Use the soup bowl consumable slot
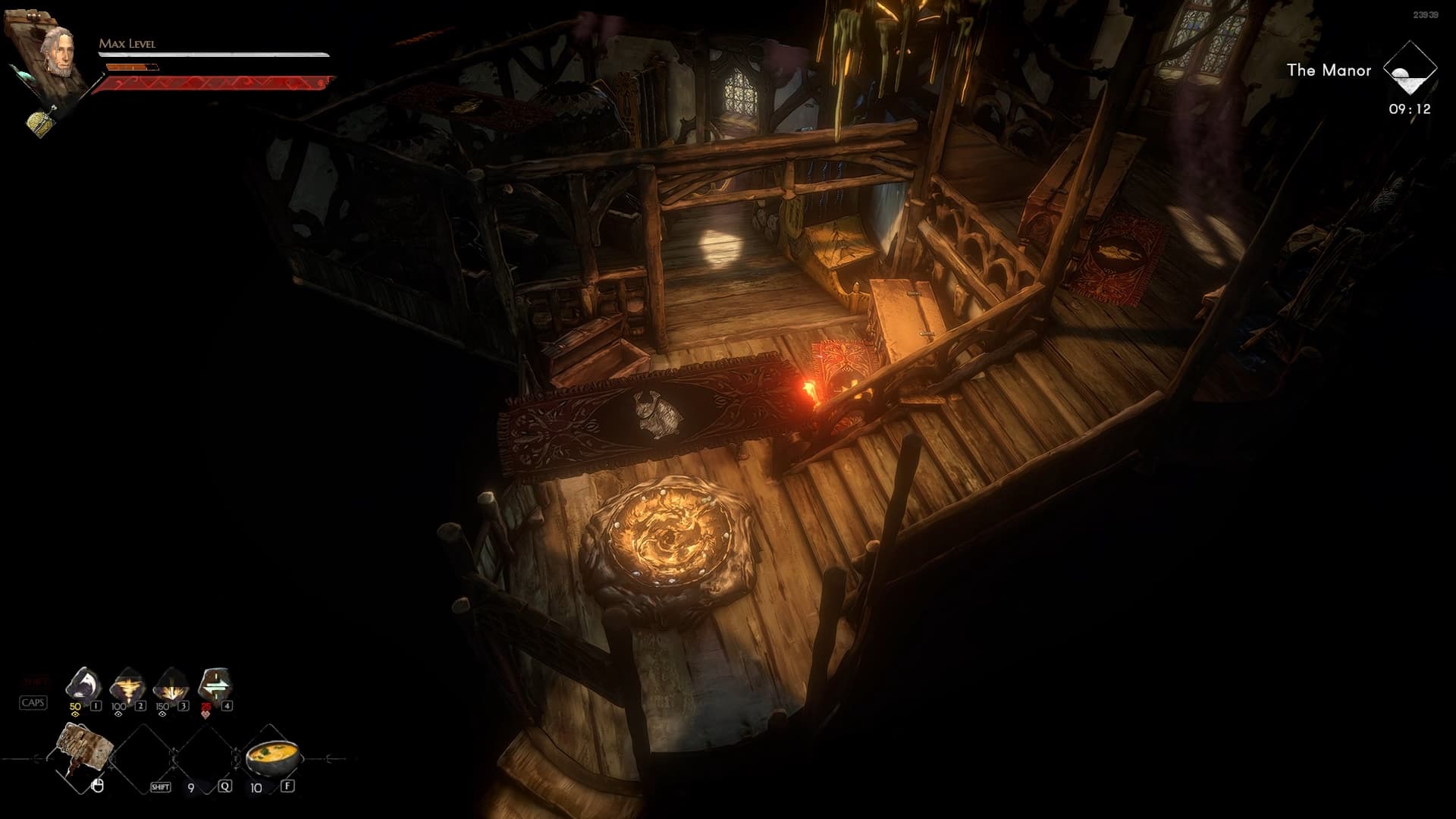Screen dimensions: 1456x819 point(272,755)
